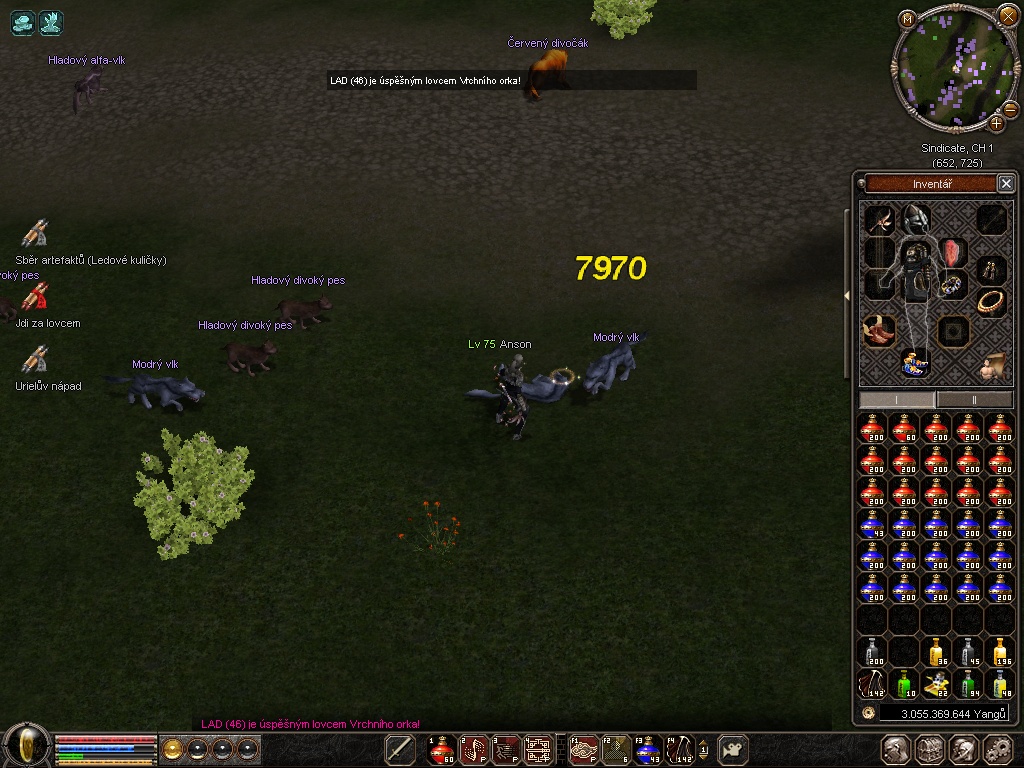1024x768 pixels.
Task: Open the Sběr artefaktů quest scroll
Action: (x=35, y=234)
